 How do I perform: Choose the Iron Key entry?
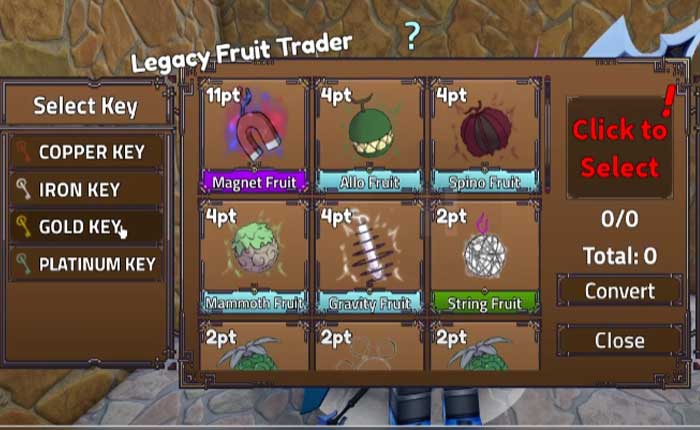pyautogui.click(x=86, y=190)
